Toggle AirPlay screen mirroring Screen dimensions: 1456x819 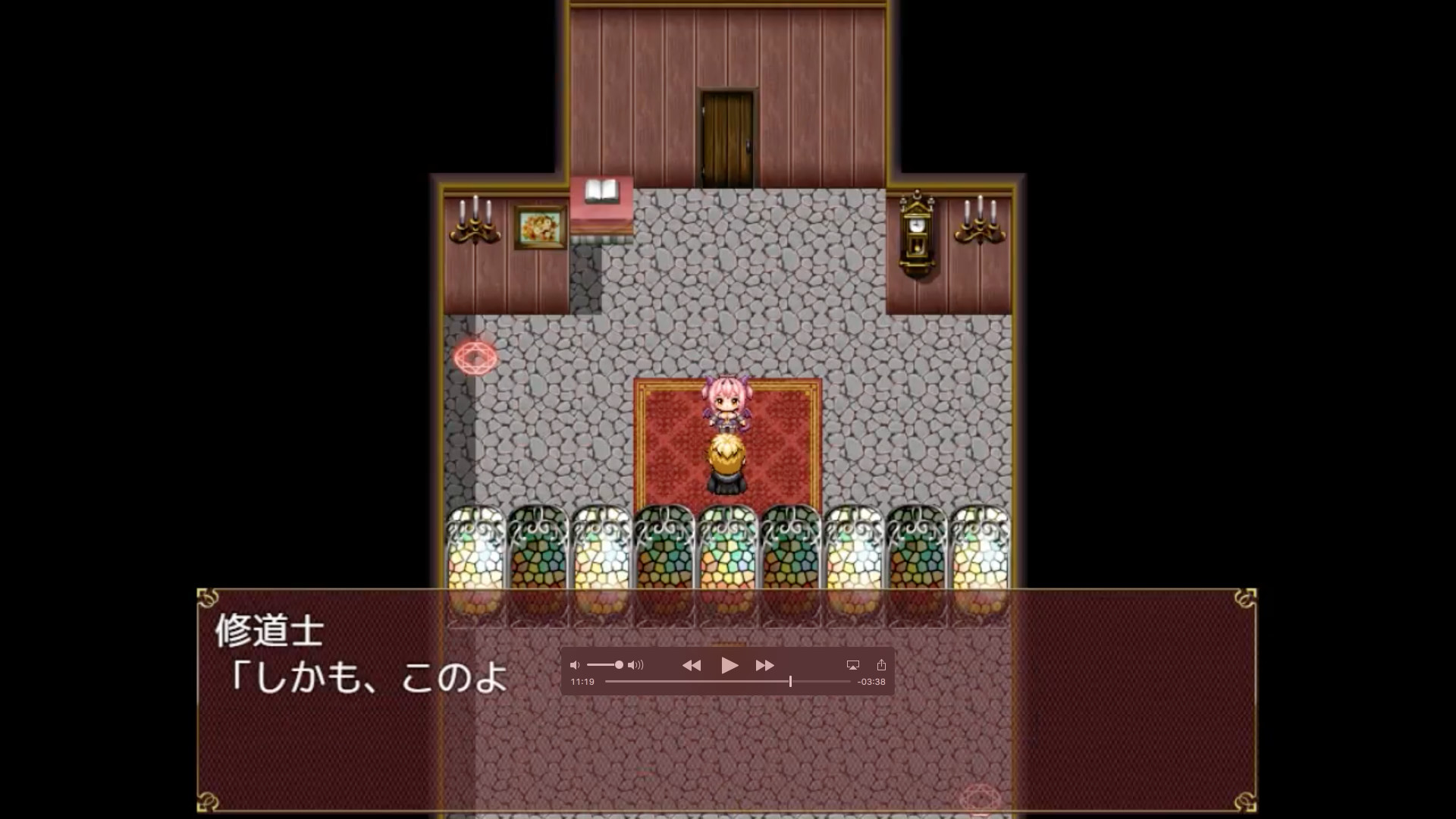pos(854,664)
